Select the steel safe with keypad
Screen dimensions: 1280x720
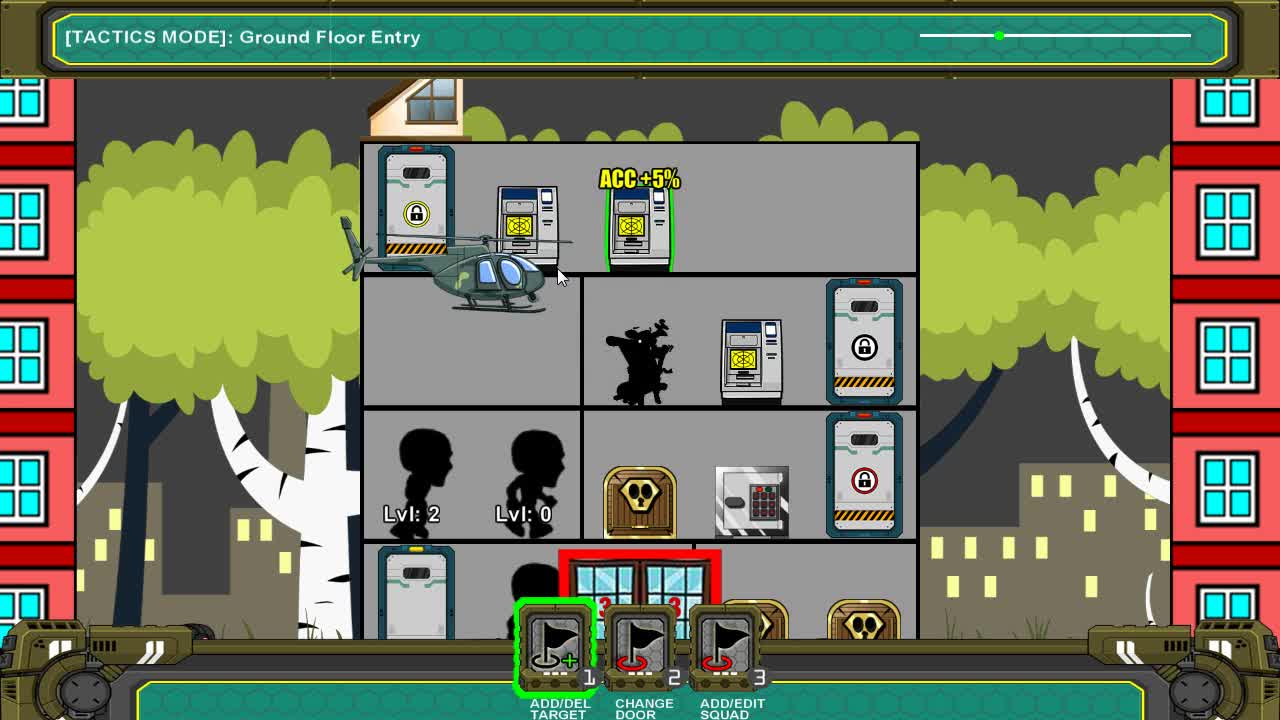[752, 500]
